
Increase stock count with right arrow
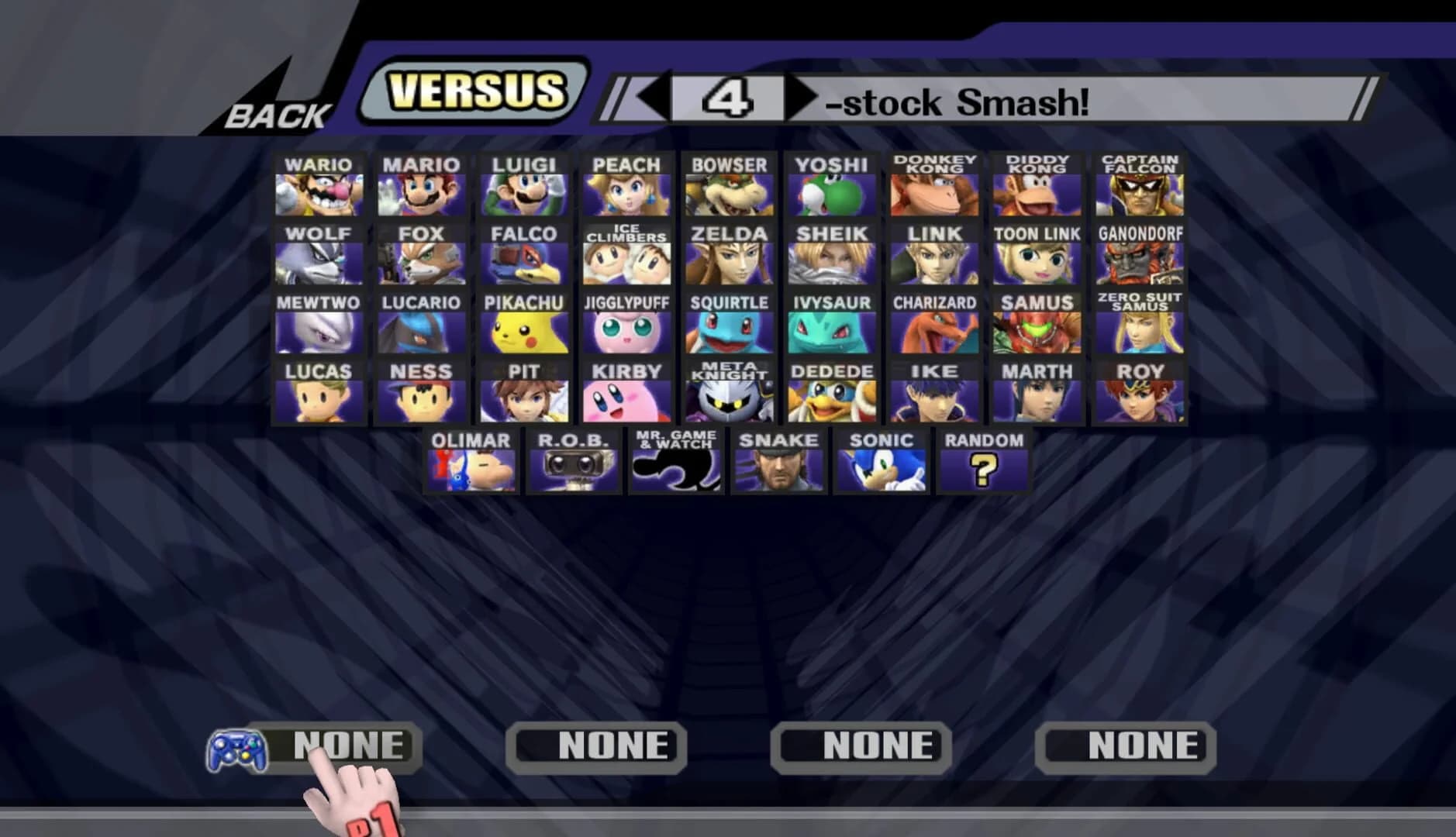(x=799, y=98)
